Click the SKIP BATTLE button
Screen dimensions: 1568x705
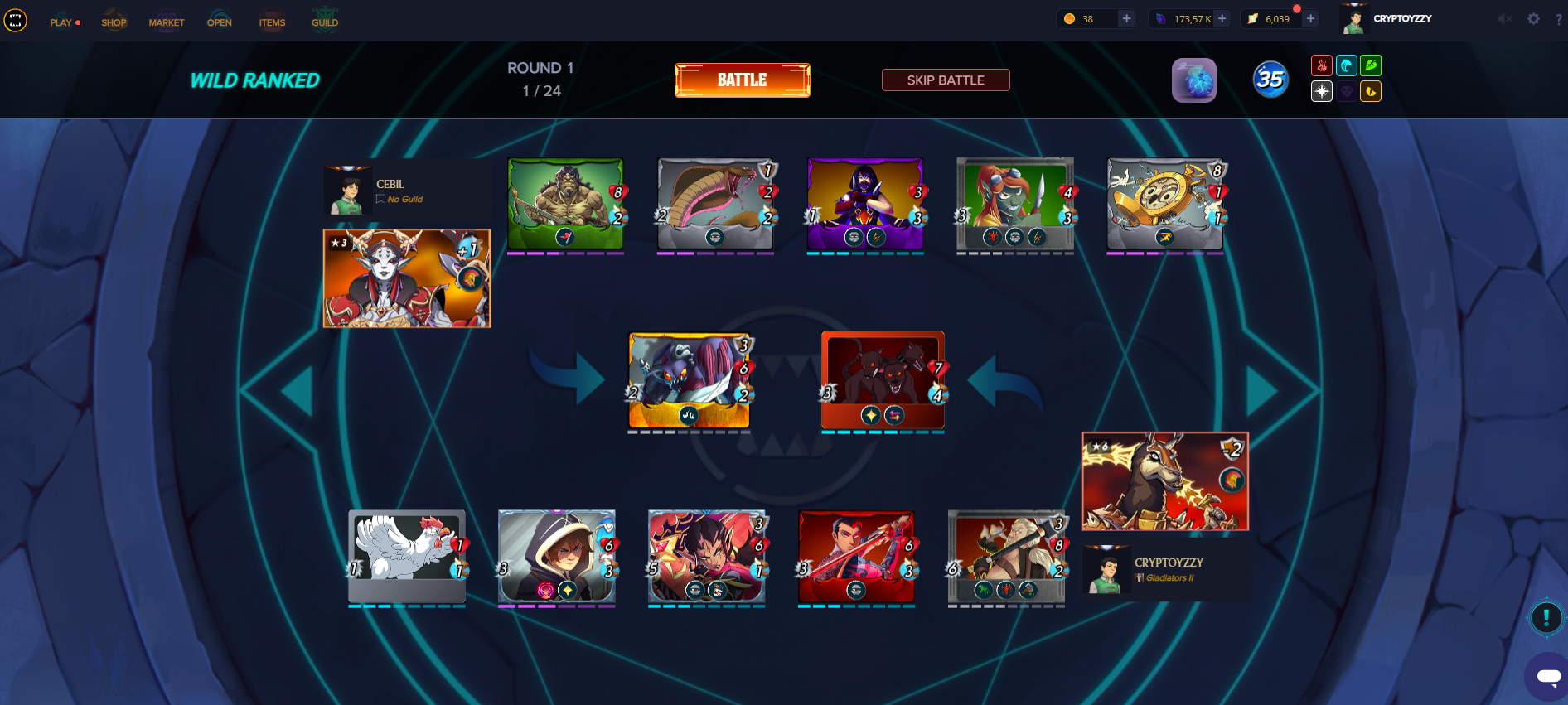945,80
